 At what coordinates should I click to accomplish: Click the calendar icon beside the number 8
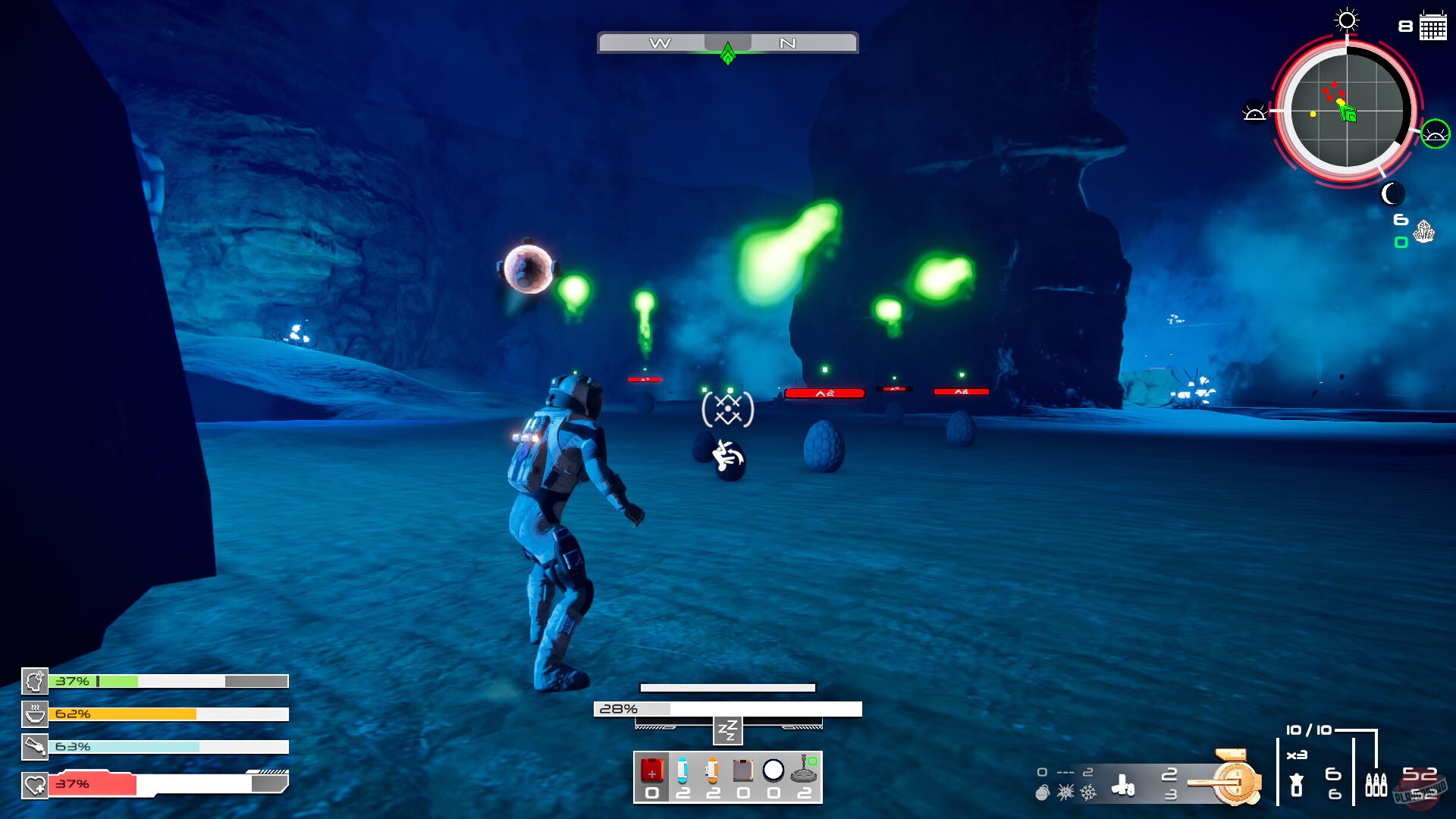pyautogui.click(x=1432, y=25)
